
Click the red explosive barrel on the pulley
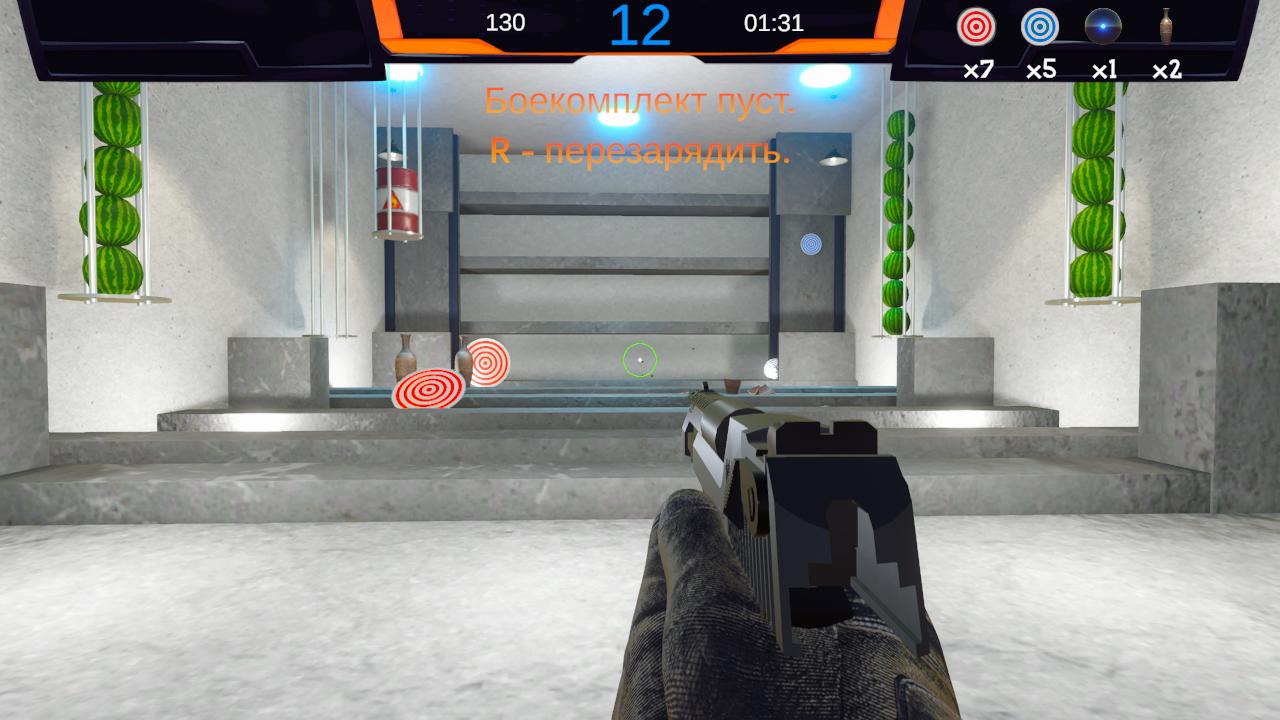(x=396, y=197)
